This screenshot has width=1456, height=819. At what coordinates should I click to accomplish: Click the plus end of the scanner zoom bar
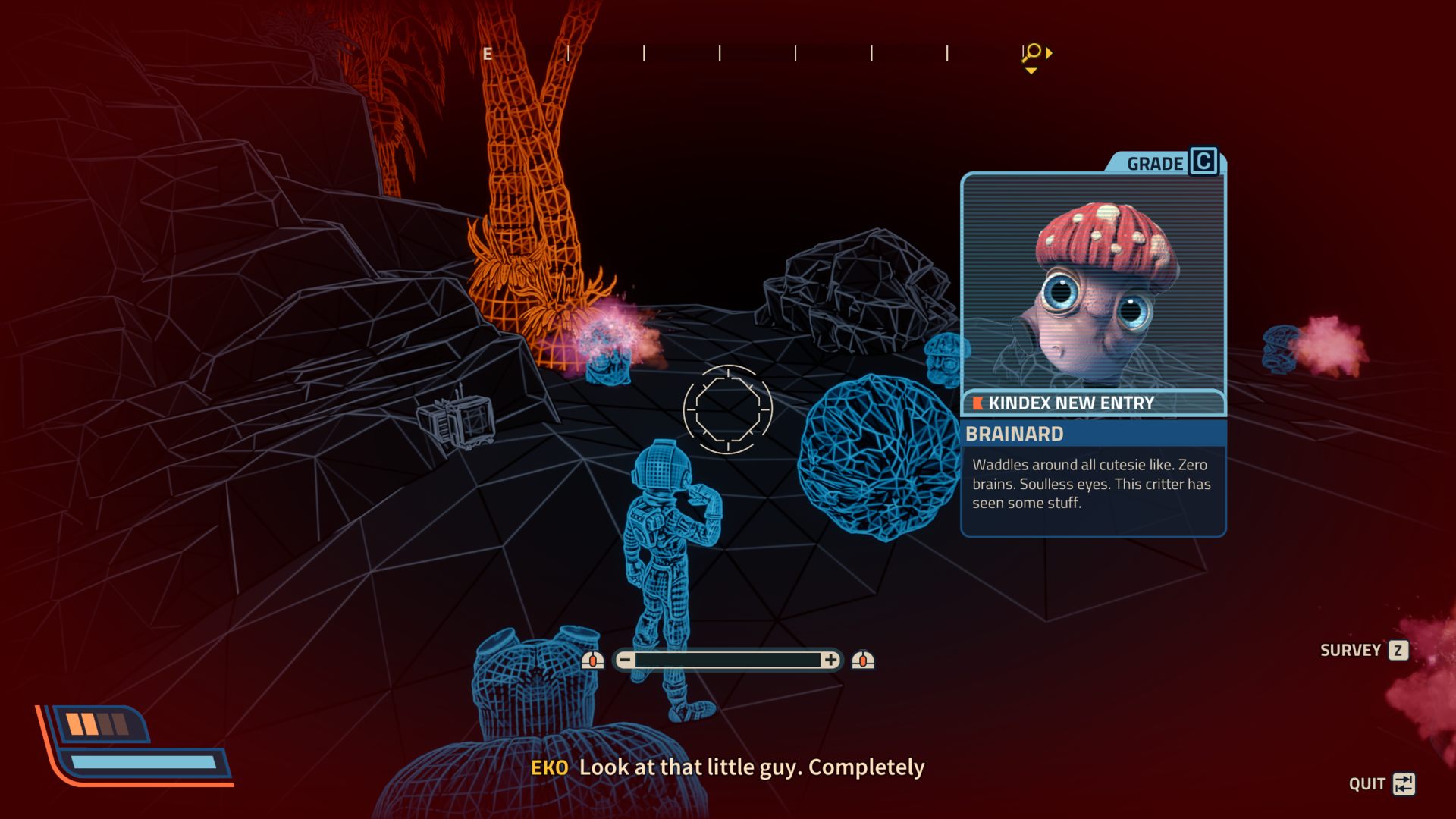tap(830, 660)
